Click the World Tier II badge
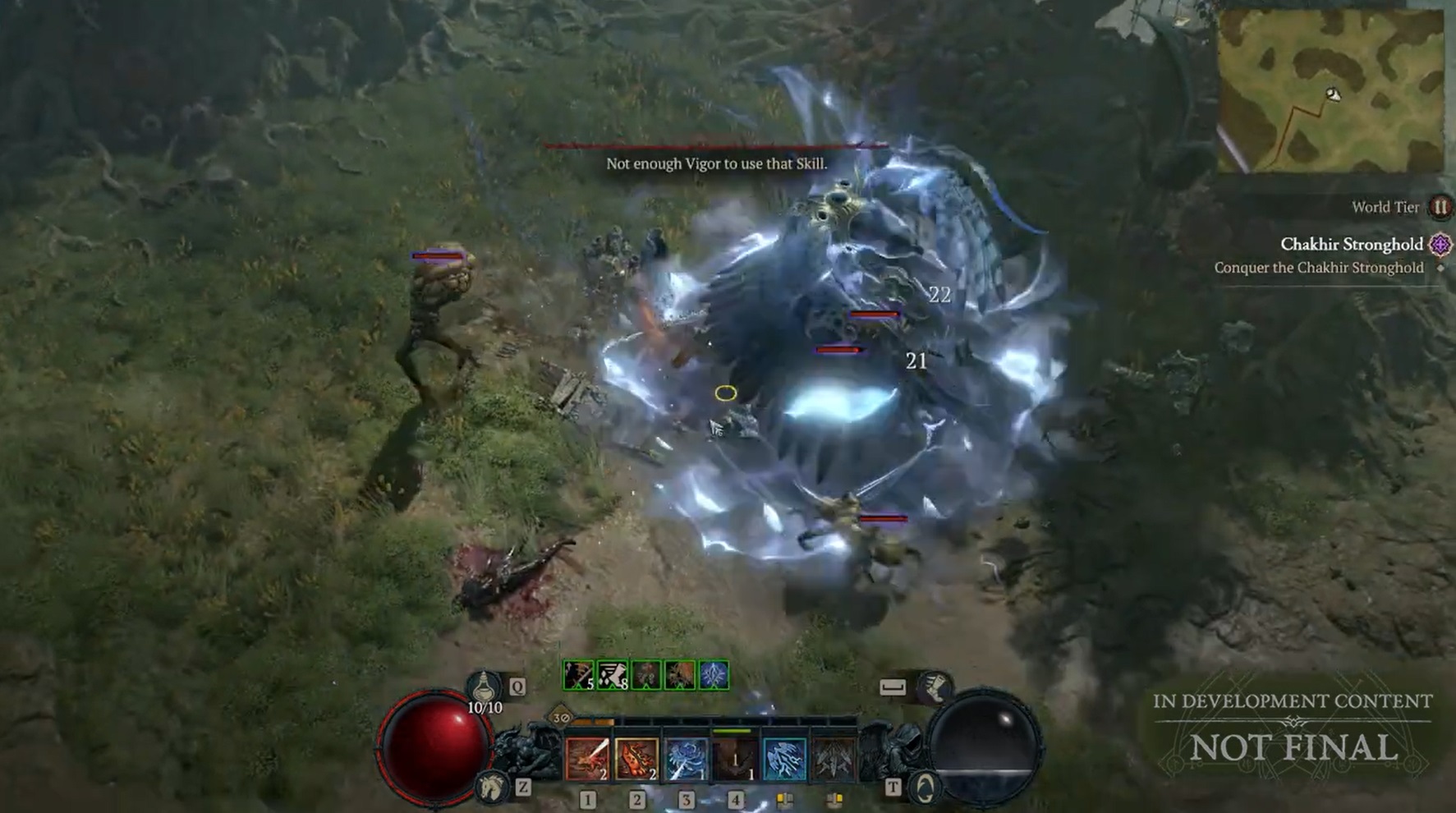This screenshot has width=1456, height=813. [1440, 207]
